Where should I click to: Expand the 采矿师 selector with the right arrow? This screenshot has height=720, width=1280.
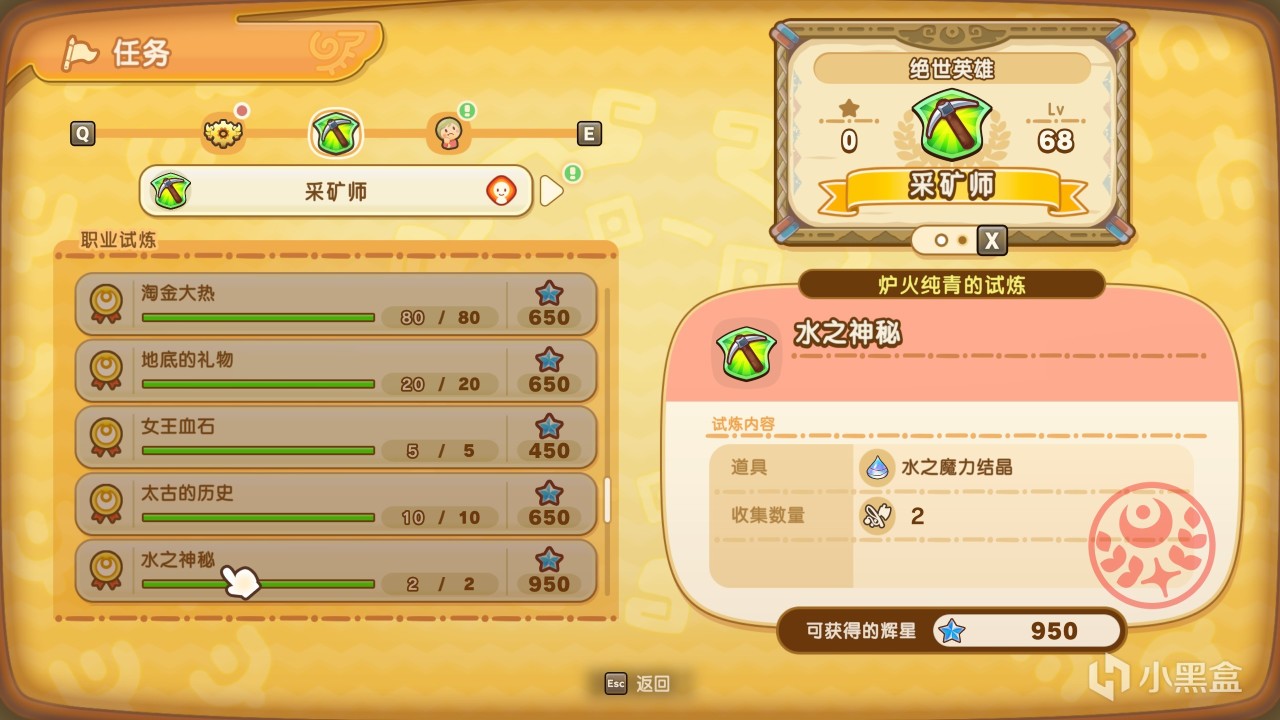(x=549, y=190)
